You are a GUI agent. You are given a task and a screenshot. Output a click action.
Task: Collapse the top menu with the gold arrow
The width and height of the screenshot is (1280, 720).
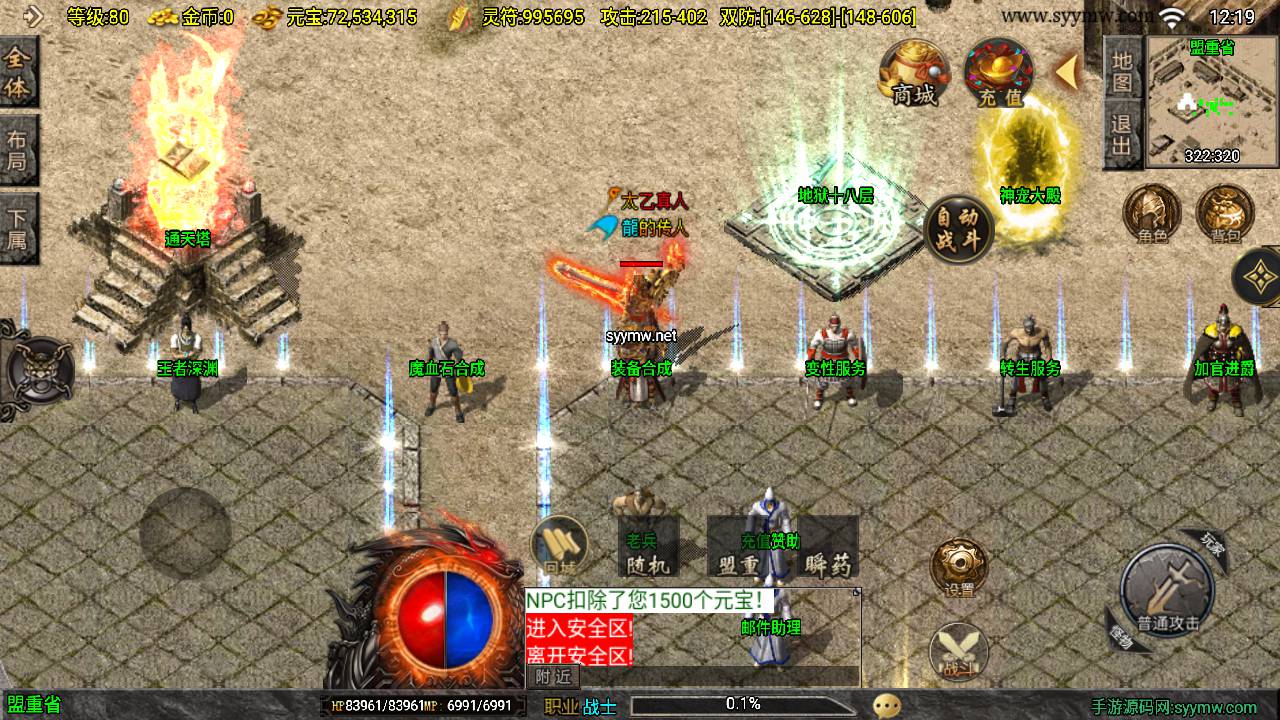[x=1067, y=71]
